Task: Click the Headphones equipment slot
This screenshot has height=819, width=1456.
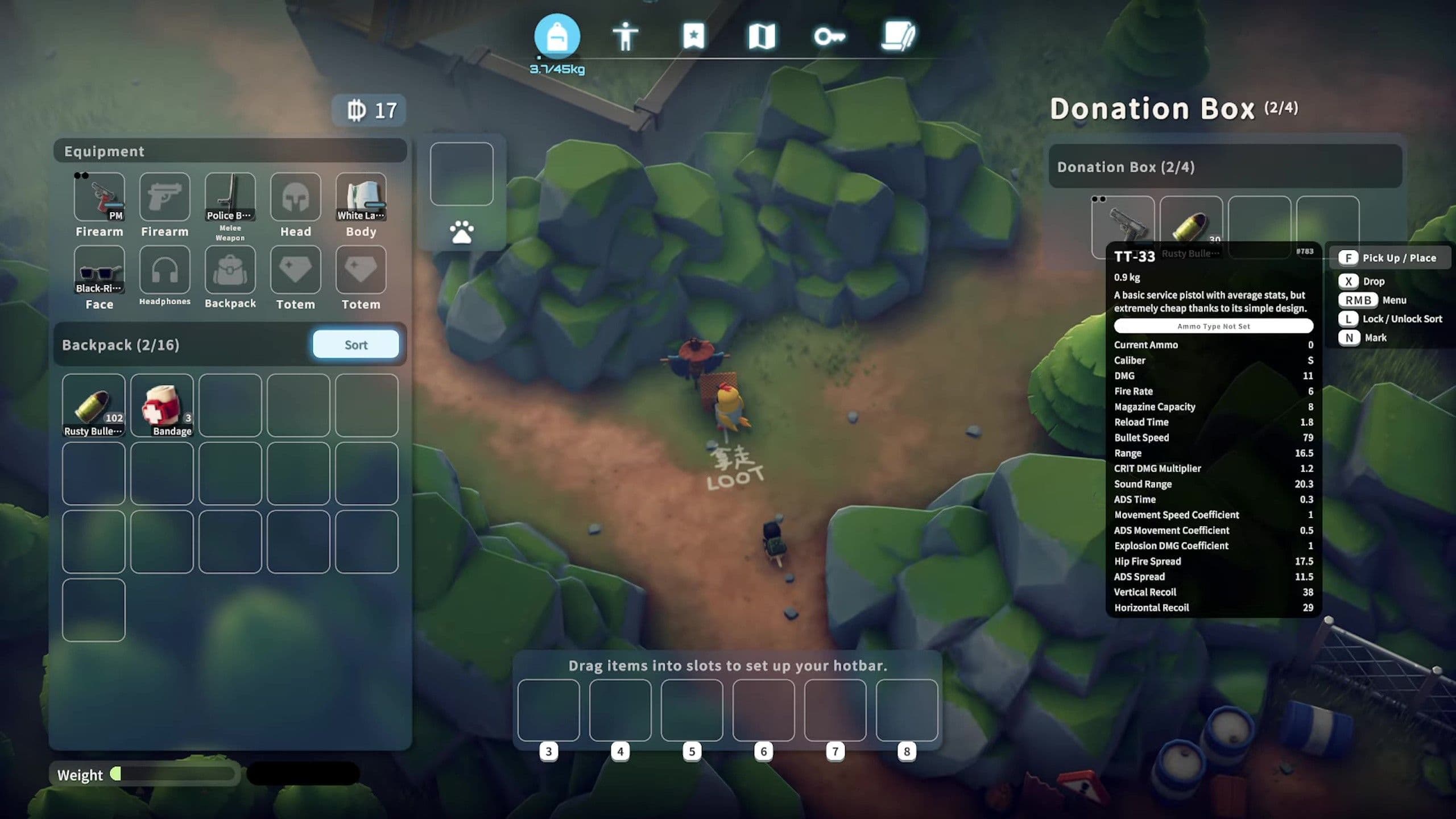Action: coord(164,268)
